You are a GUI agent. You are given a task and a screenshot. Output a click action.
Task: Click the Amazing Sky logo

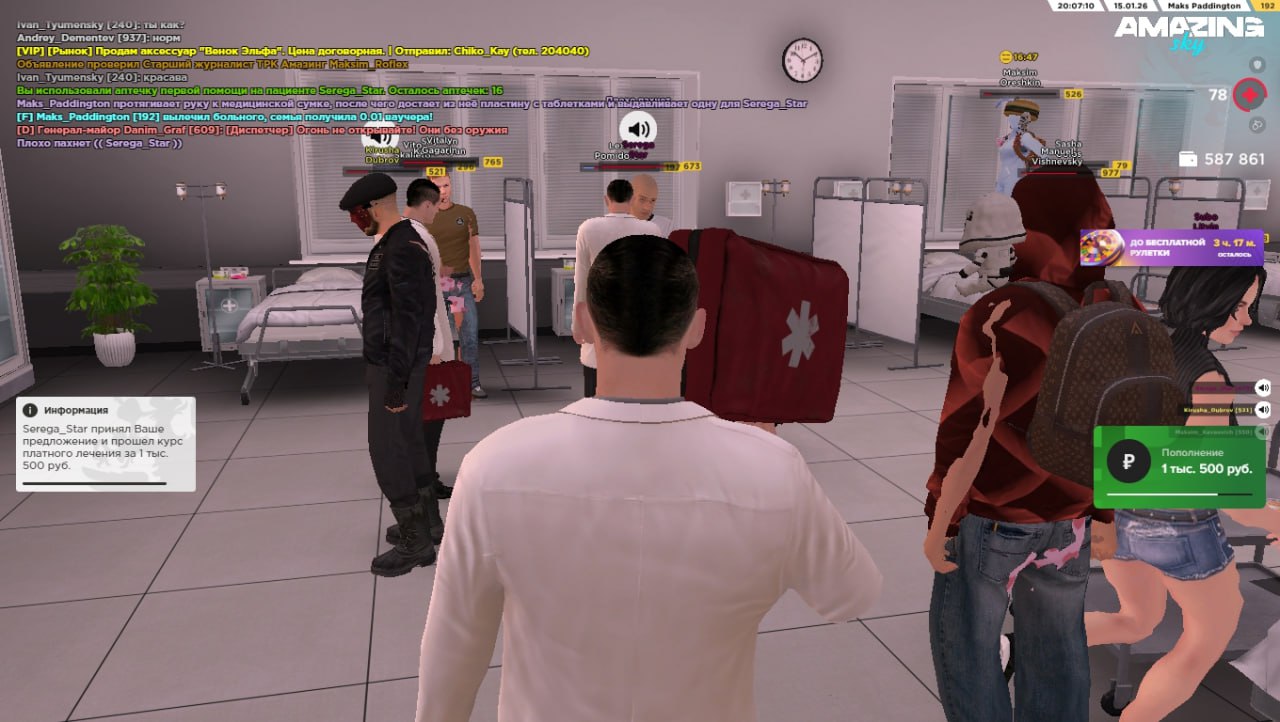1189,33
